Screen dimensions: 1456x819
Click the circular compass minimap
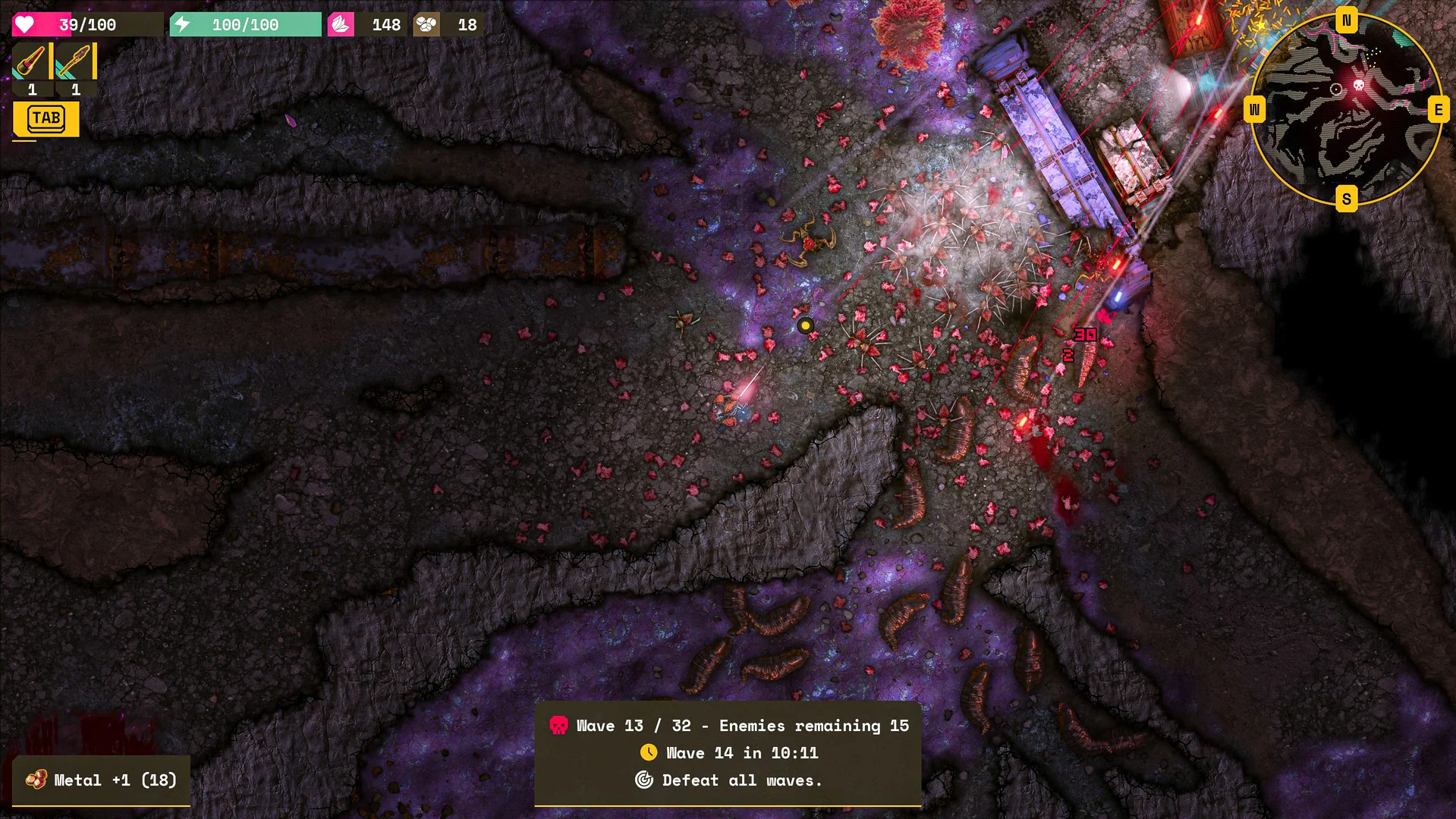1345,109
